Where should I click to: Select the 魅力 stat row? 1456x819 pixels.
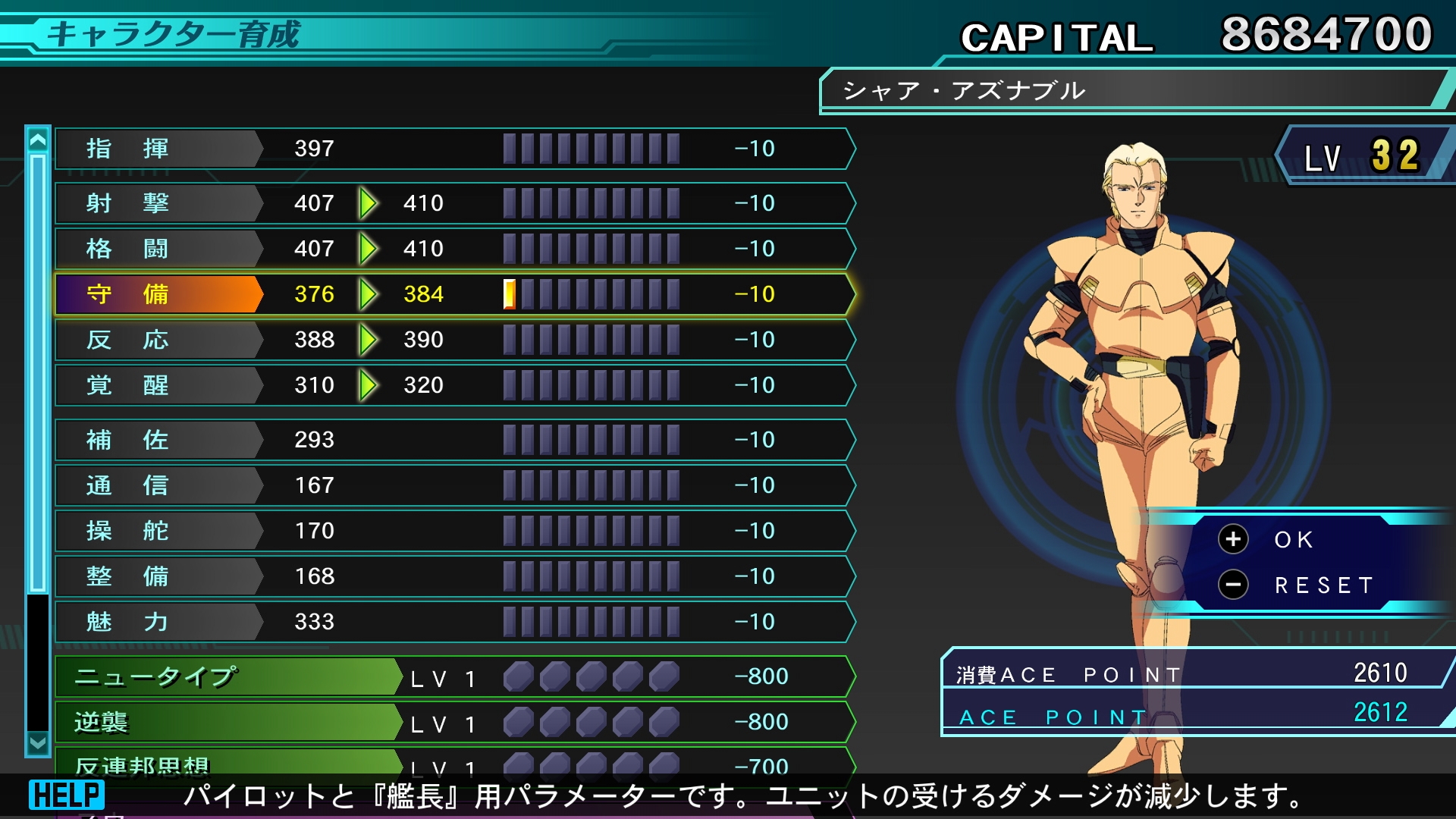tap(455, 622)
